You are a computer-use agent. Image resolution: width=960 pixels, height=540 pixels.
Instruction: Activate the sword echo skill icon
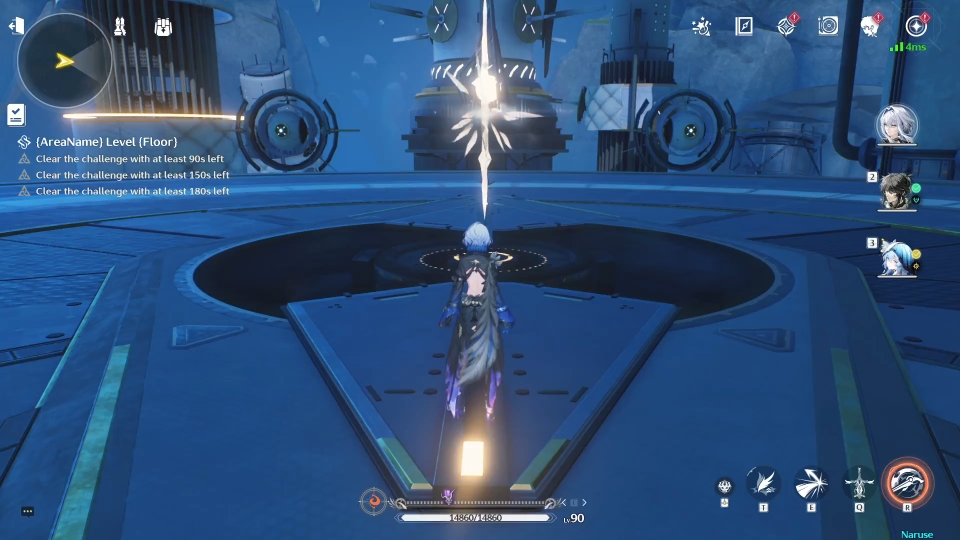point(859,484)
